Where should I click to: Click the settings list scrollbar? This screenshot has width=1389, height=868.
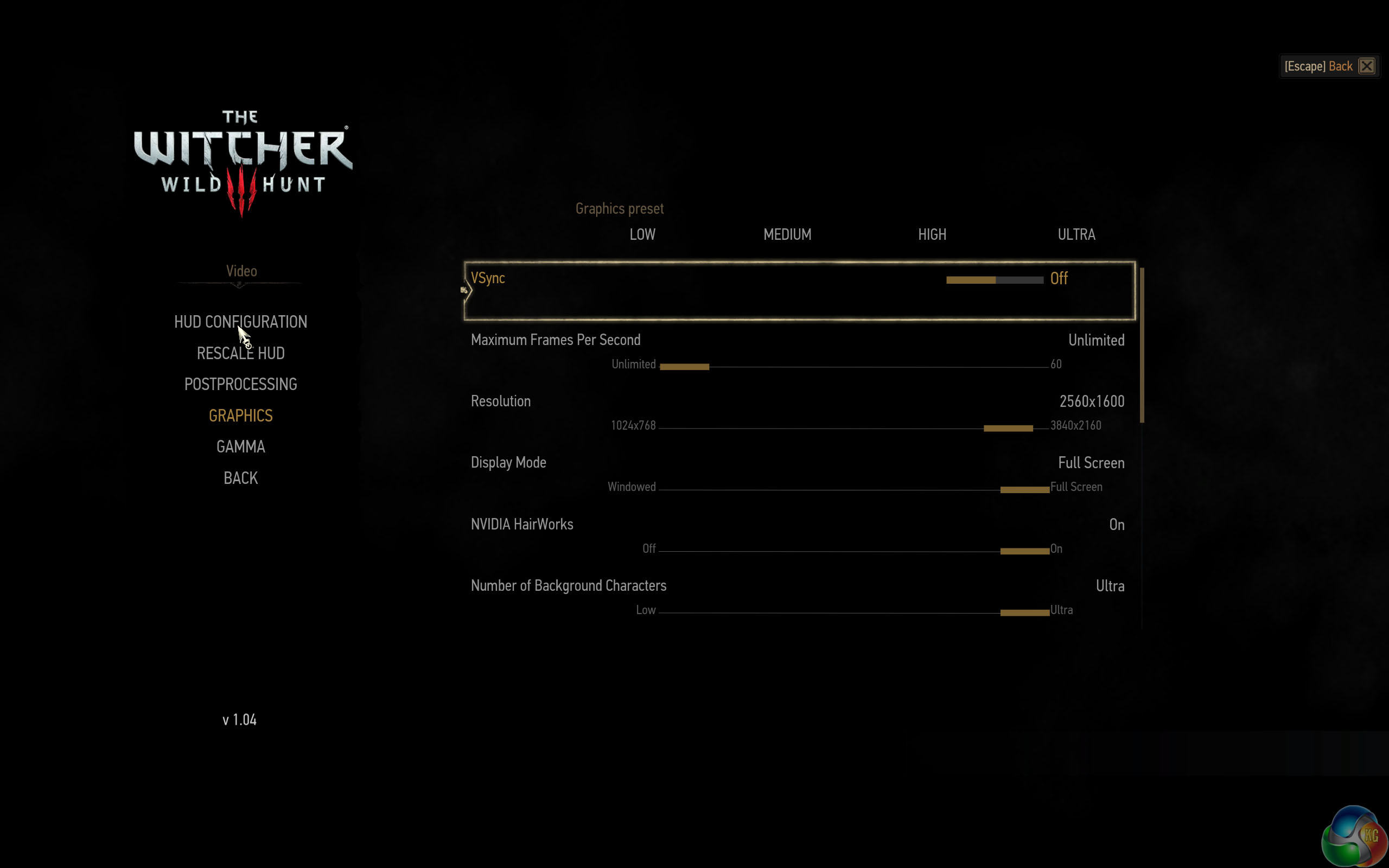tap(1142, 345)
